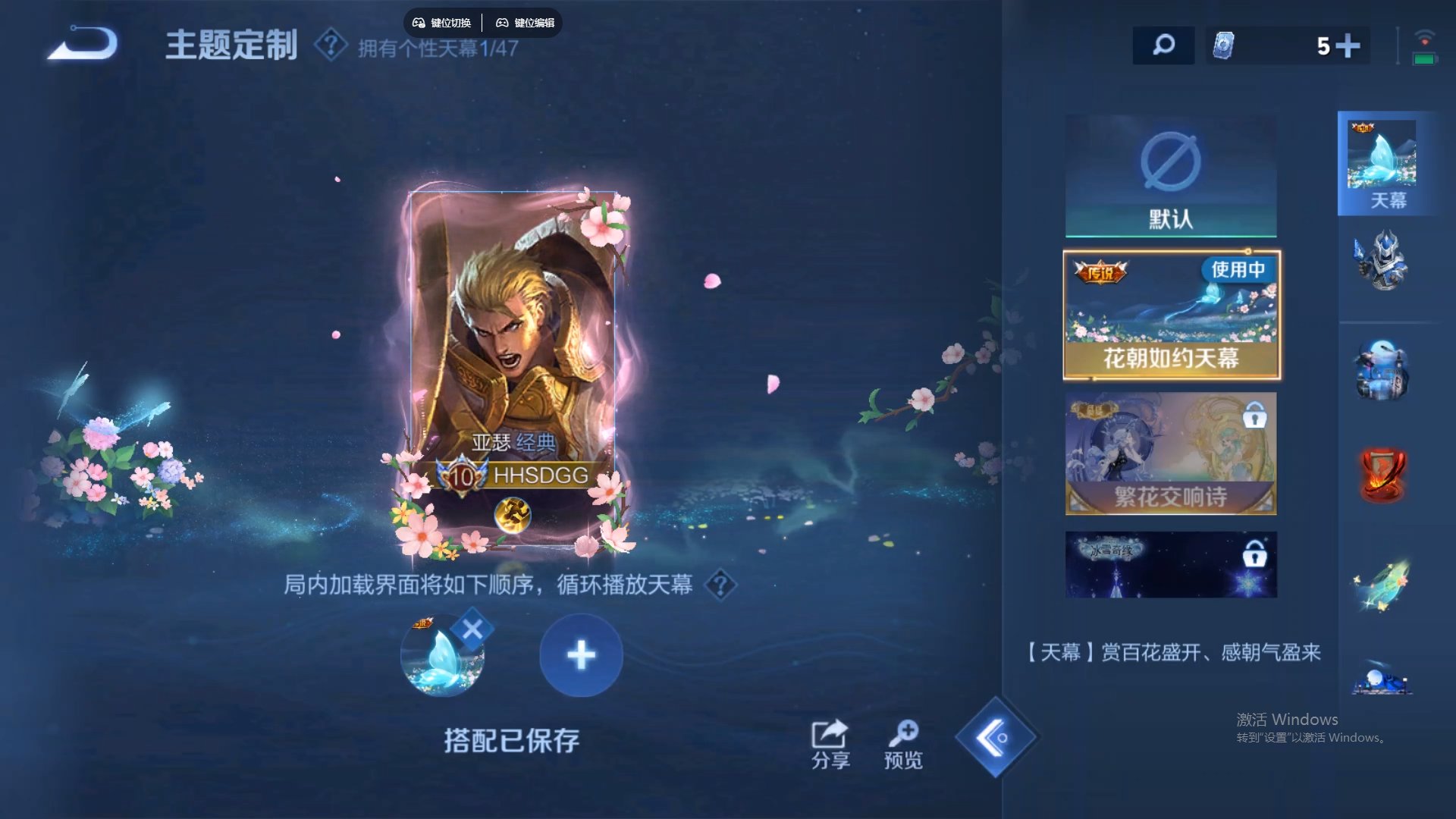Click the plus to add a skycanopy slot
The height and width of the screenshot is (819, 1456).
coord(581,654)
